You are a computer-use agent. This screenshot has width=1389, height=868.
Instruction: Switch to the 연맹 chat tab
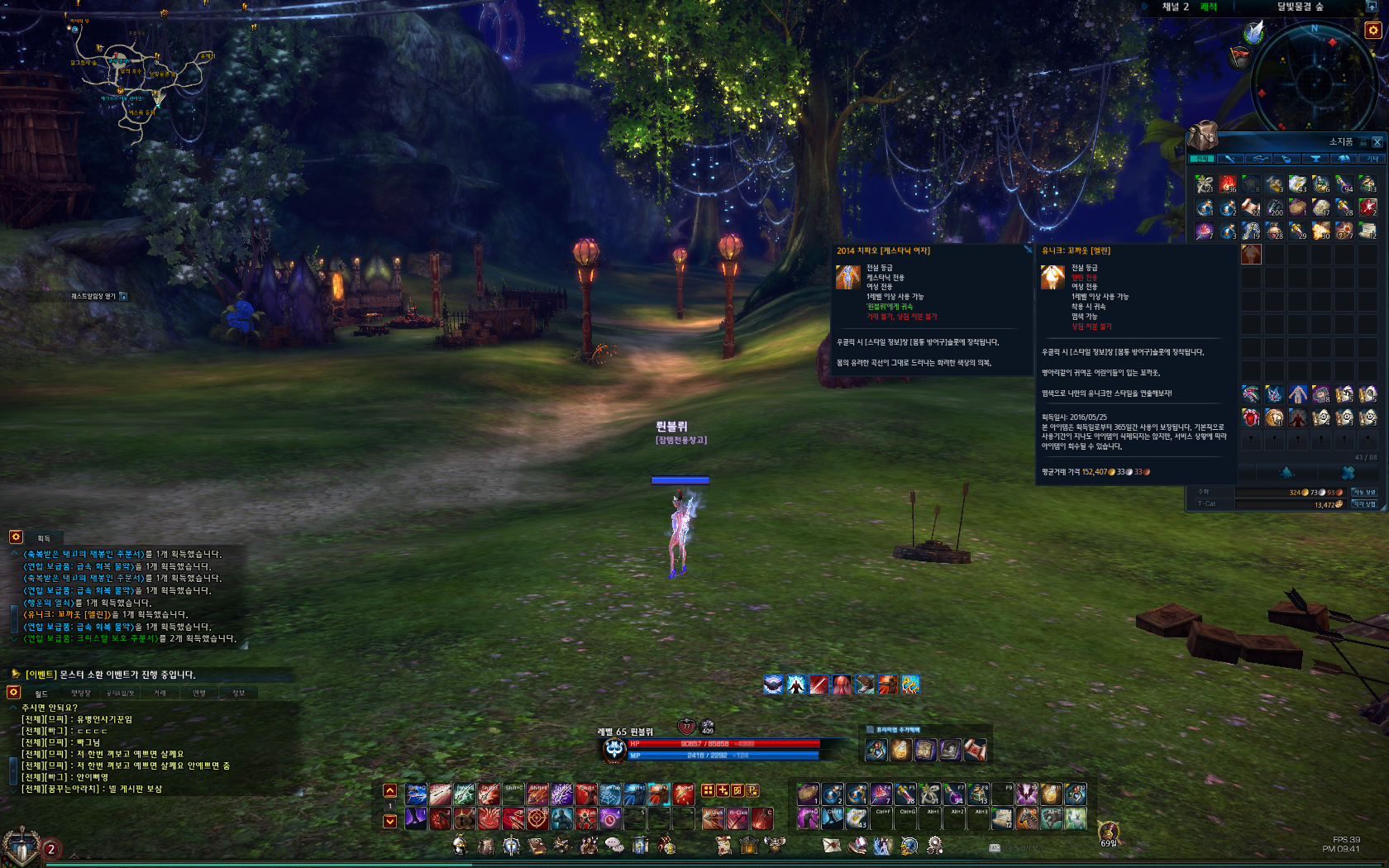tap(199, 693)
